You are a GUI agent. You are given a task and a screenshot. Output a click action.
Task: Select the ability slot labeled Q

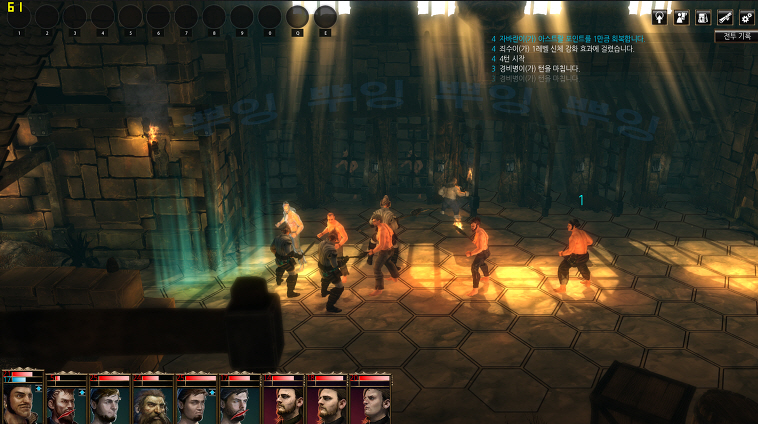297,16
